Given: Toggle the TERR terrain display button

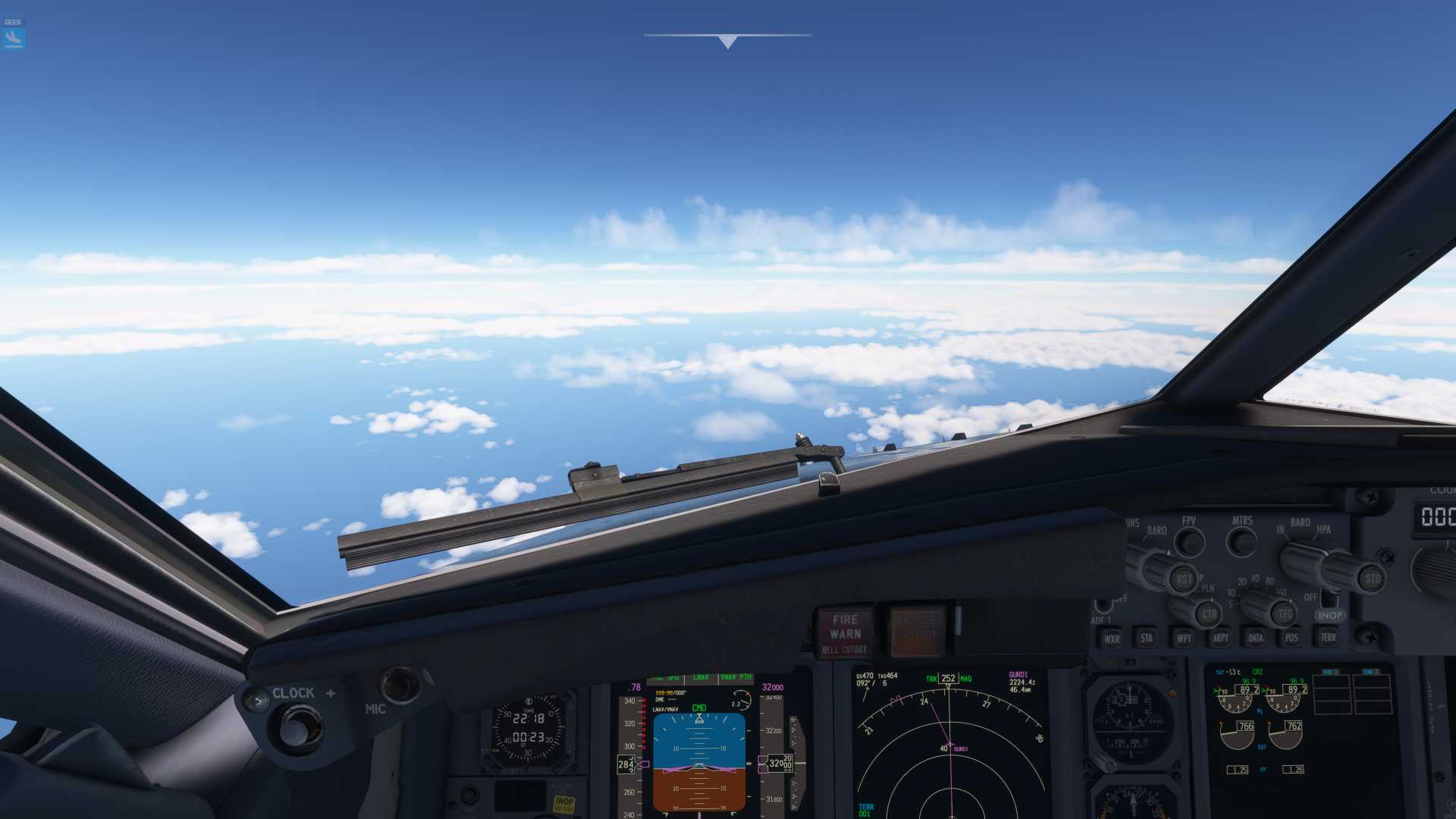Looking at the screenshot, I should coord(1328,637).
